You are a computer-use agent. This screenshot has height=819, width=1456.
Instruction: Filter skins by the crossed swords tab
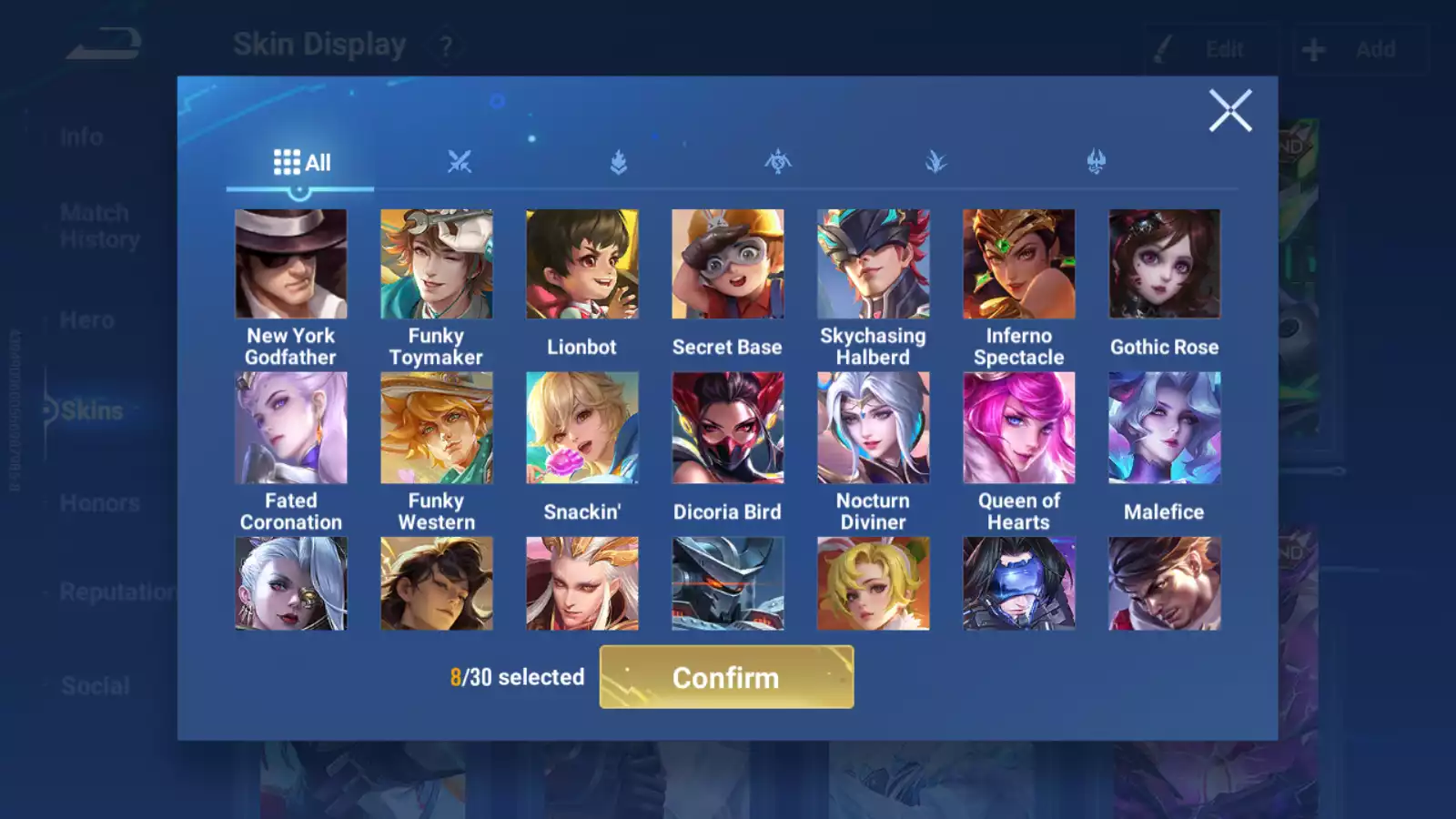click(460, 163)
